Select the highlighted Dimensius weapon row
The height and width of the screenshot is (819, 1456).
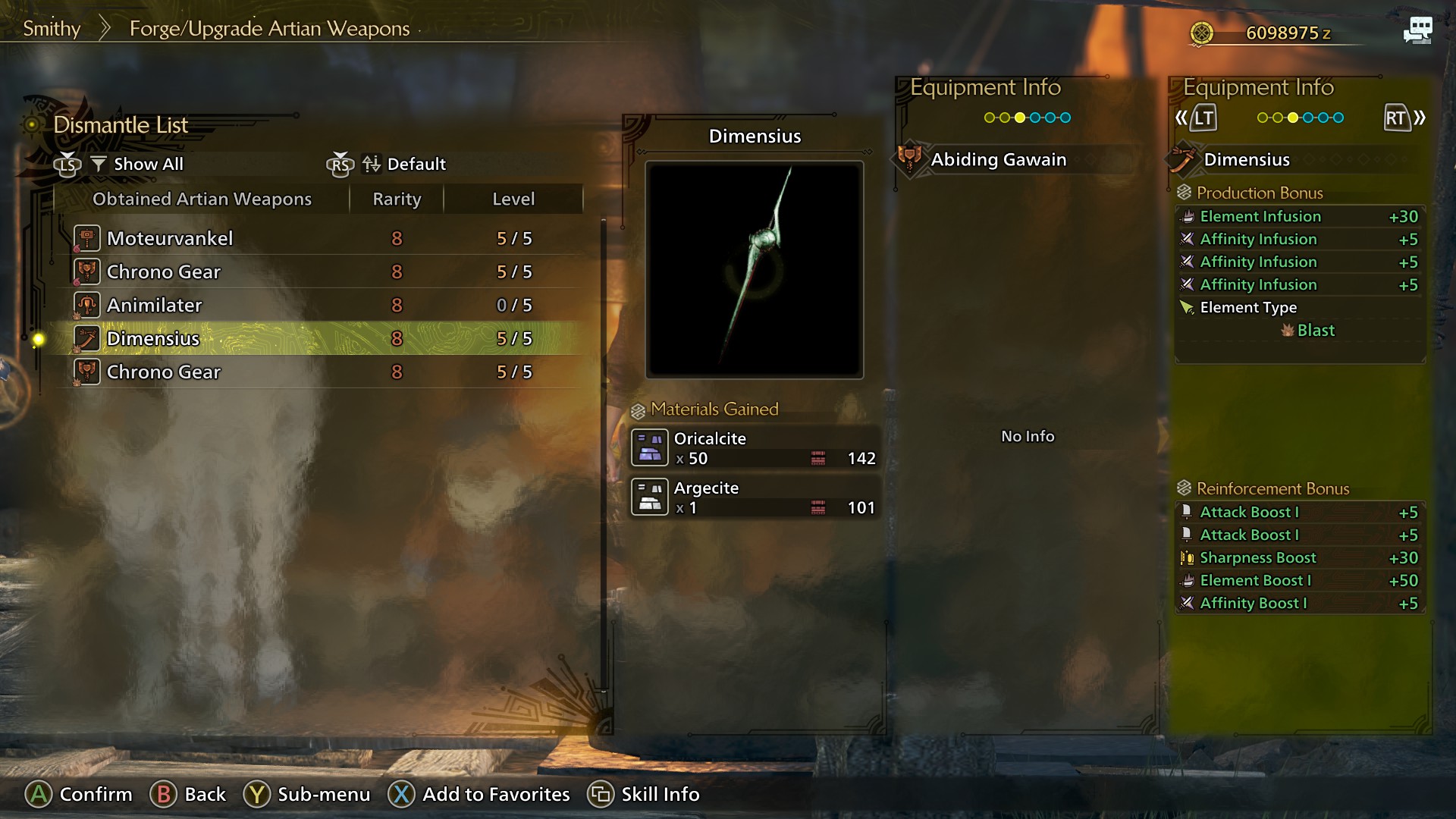(318, 338)
